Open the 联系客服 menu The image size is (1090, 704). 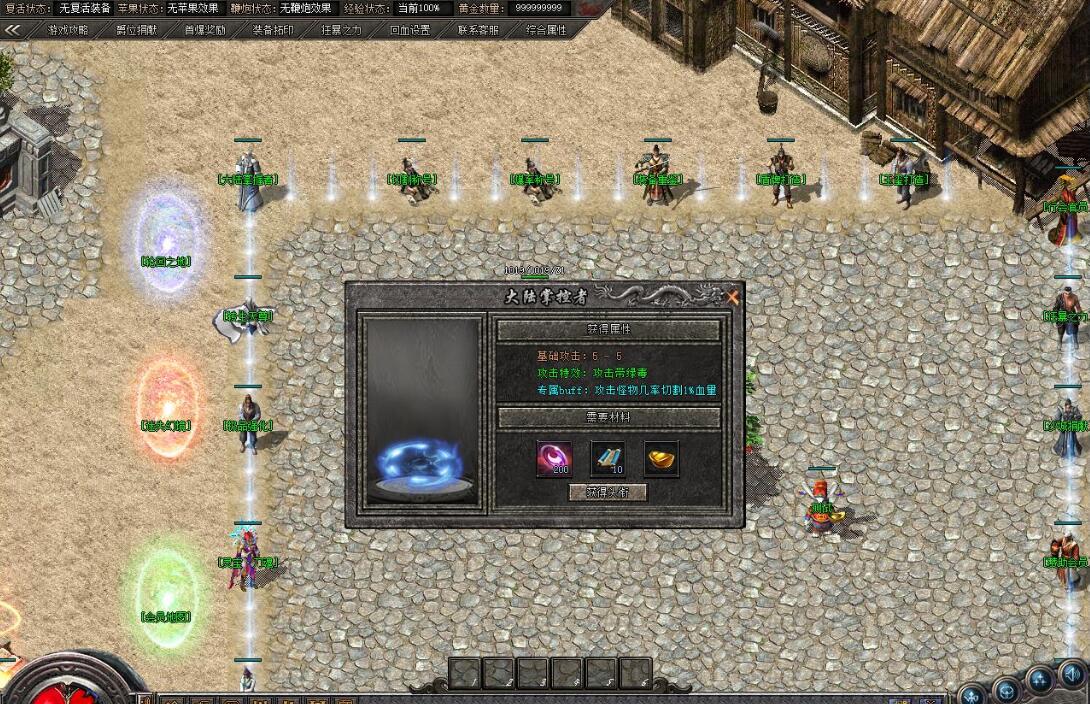click(478, 30)
